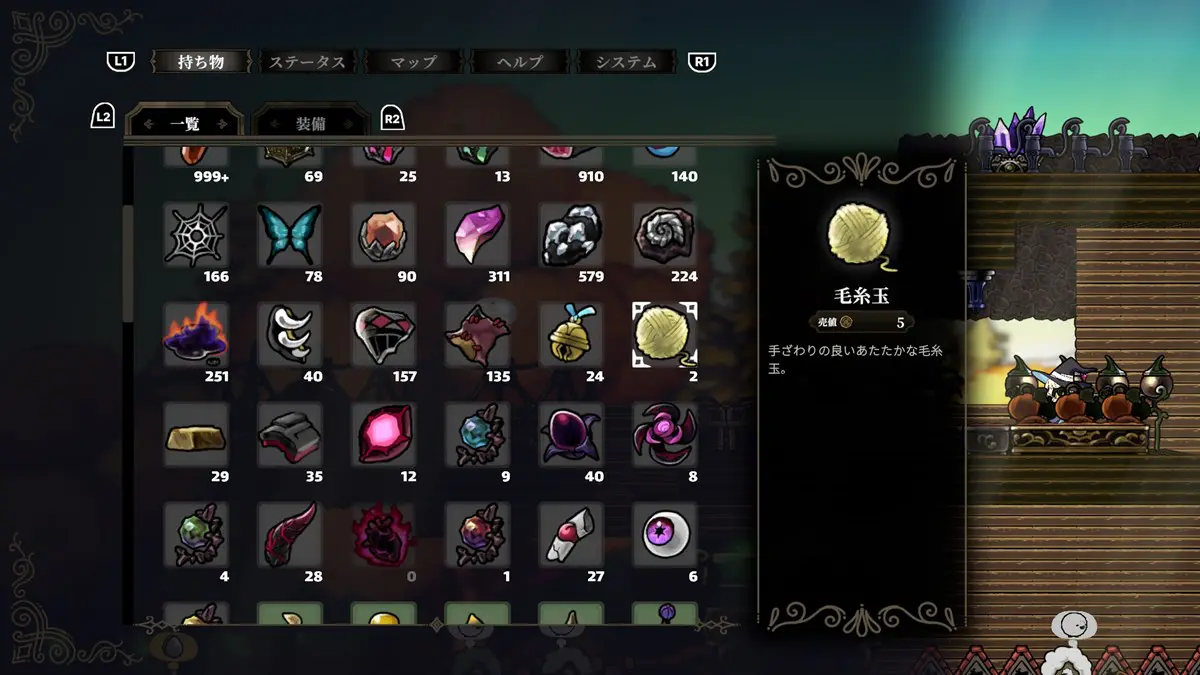Image resolution: width=1200 pixels, height=675 pixels.
Task: Open the システム tab
Action: point(627,62)
